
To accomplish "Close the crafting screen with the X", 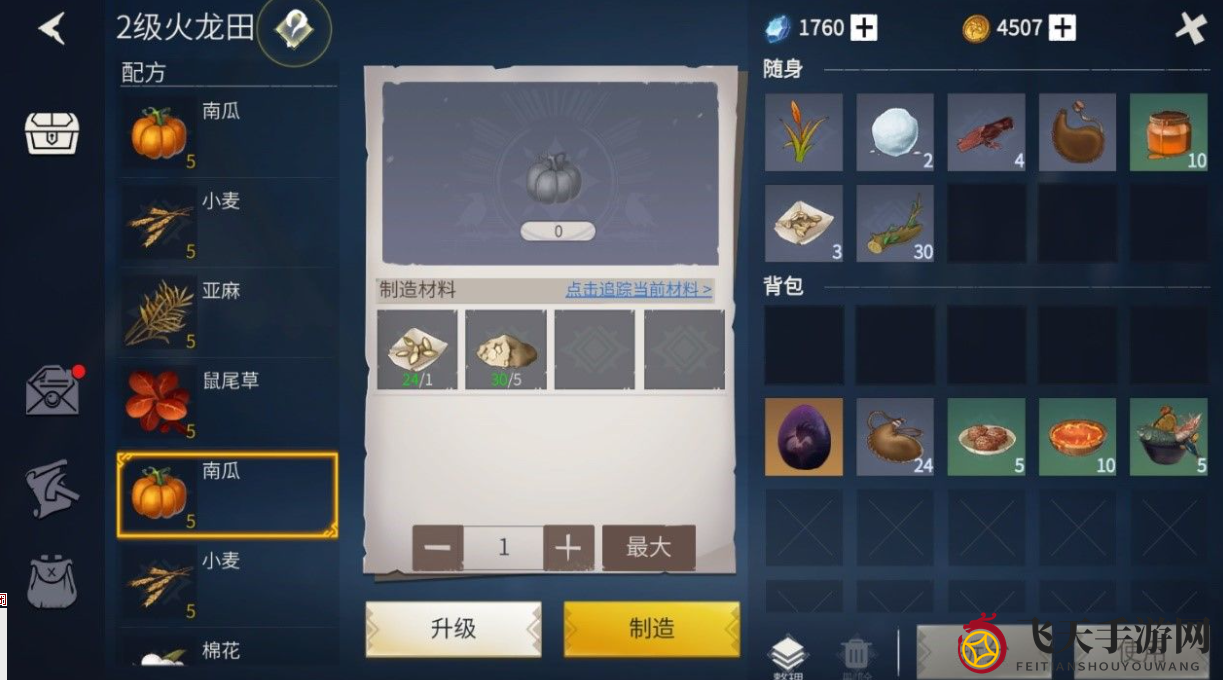I will (x=1190, y=28).
